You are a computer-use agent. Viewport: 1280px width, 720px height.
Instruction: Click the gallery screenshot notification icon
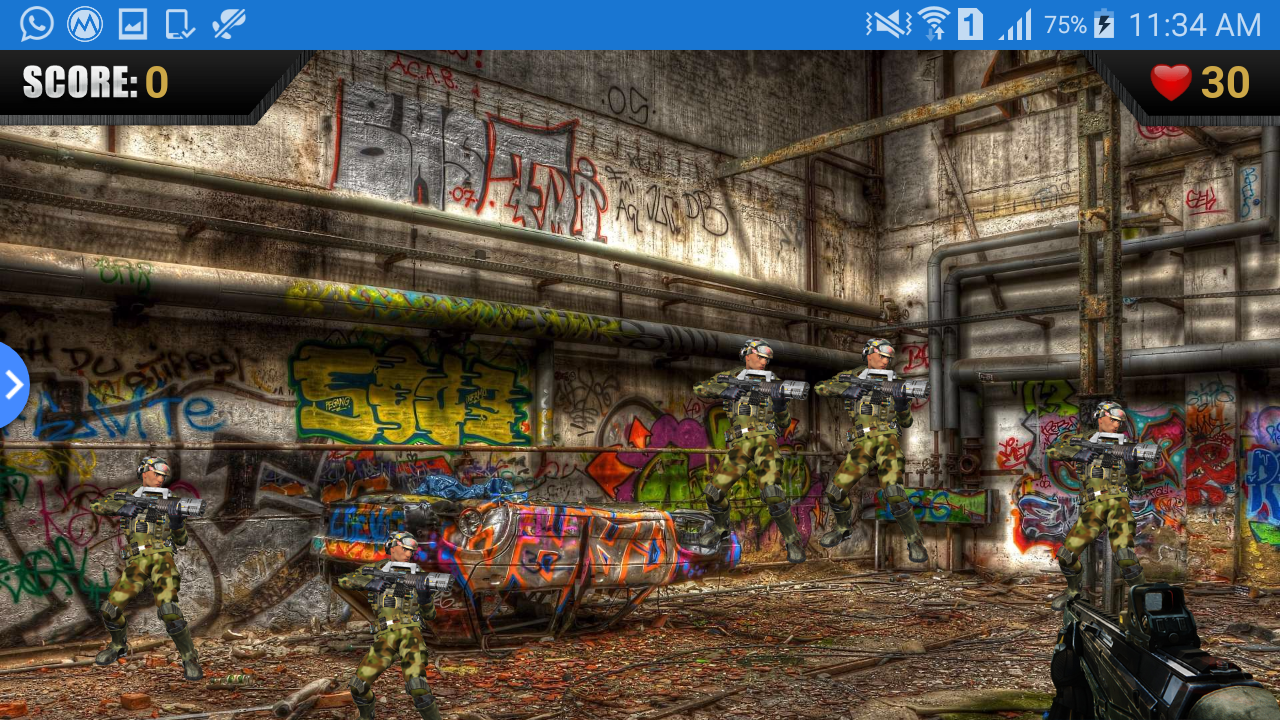point(133,22)
